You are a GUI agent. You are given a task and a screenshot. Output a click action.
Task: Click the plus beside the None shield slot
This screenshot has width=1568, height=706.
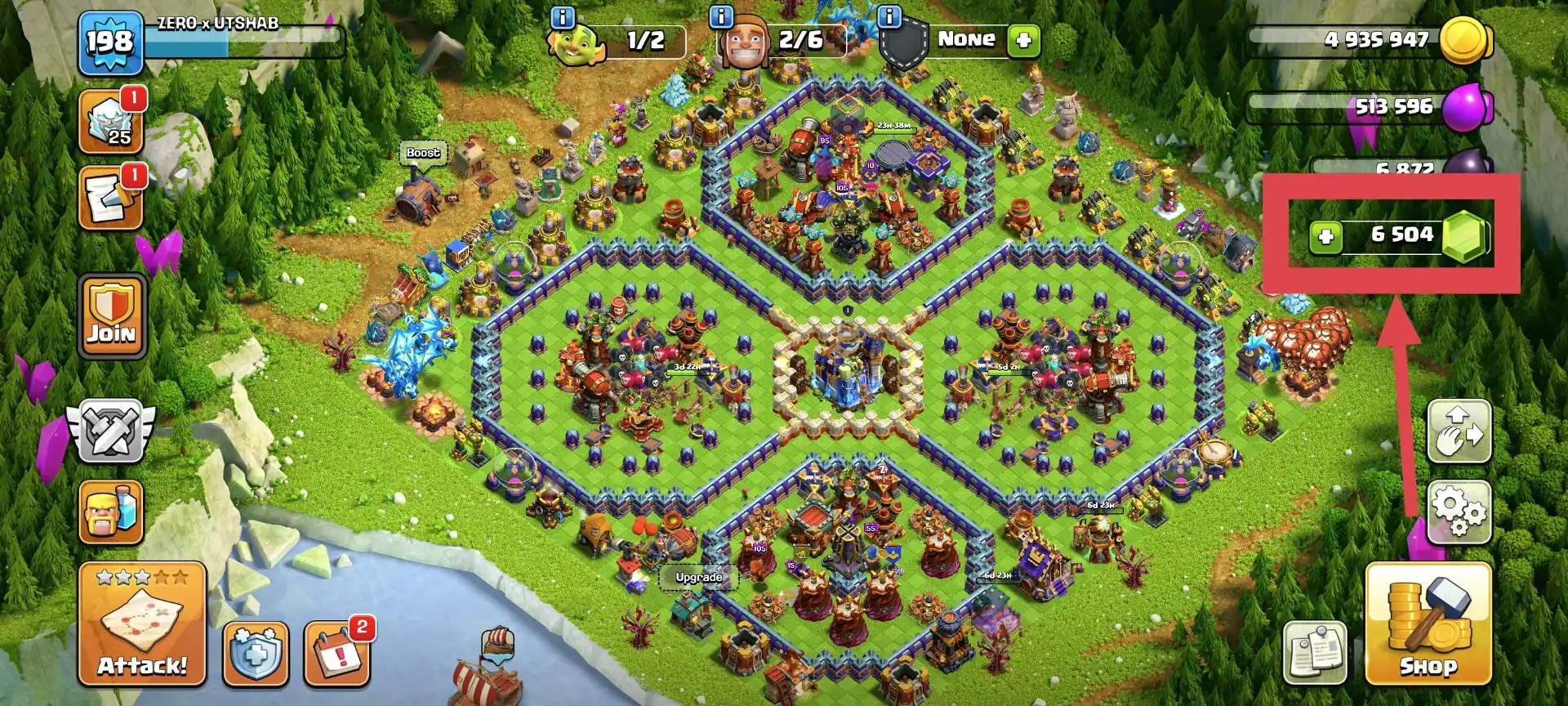(1023, 38)
